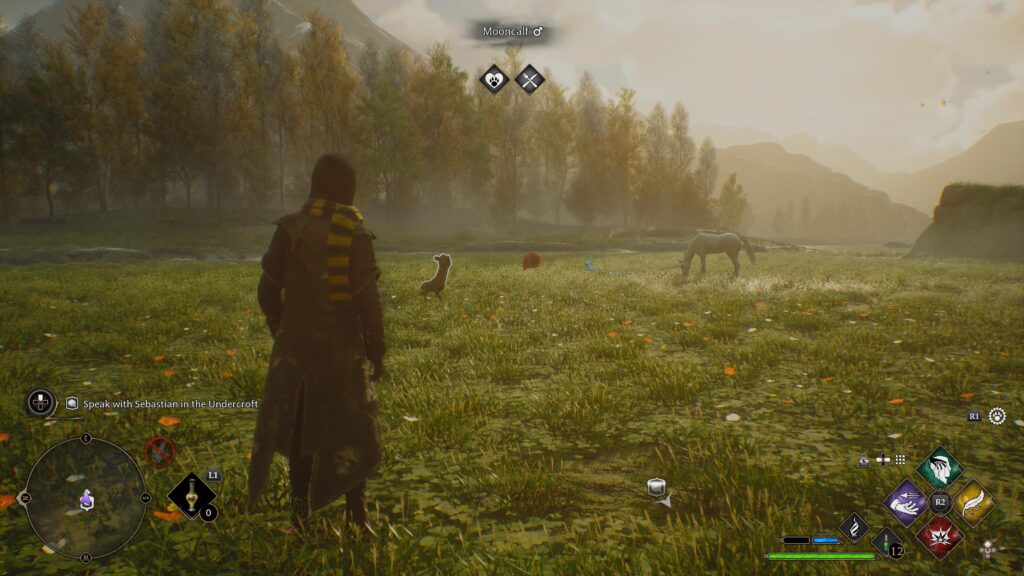Click the white flame ancient magic icon
1024x576 pixels.
pyautogui.click(x=854, y=527)
